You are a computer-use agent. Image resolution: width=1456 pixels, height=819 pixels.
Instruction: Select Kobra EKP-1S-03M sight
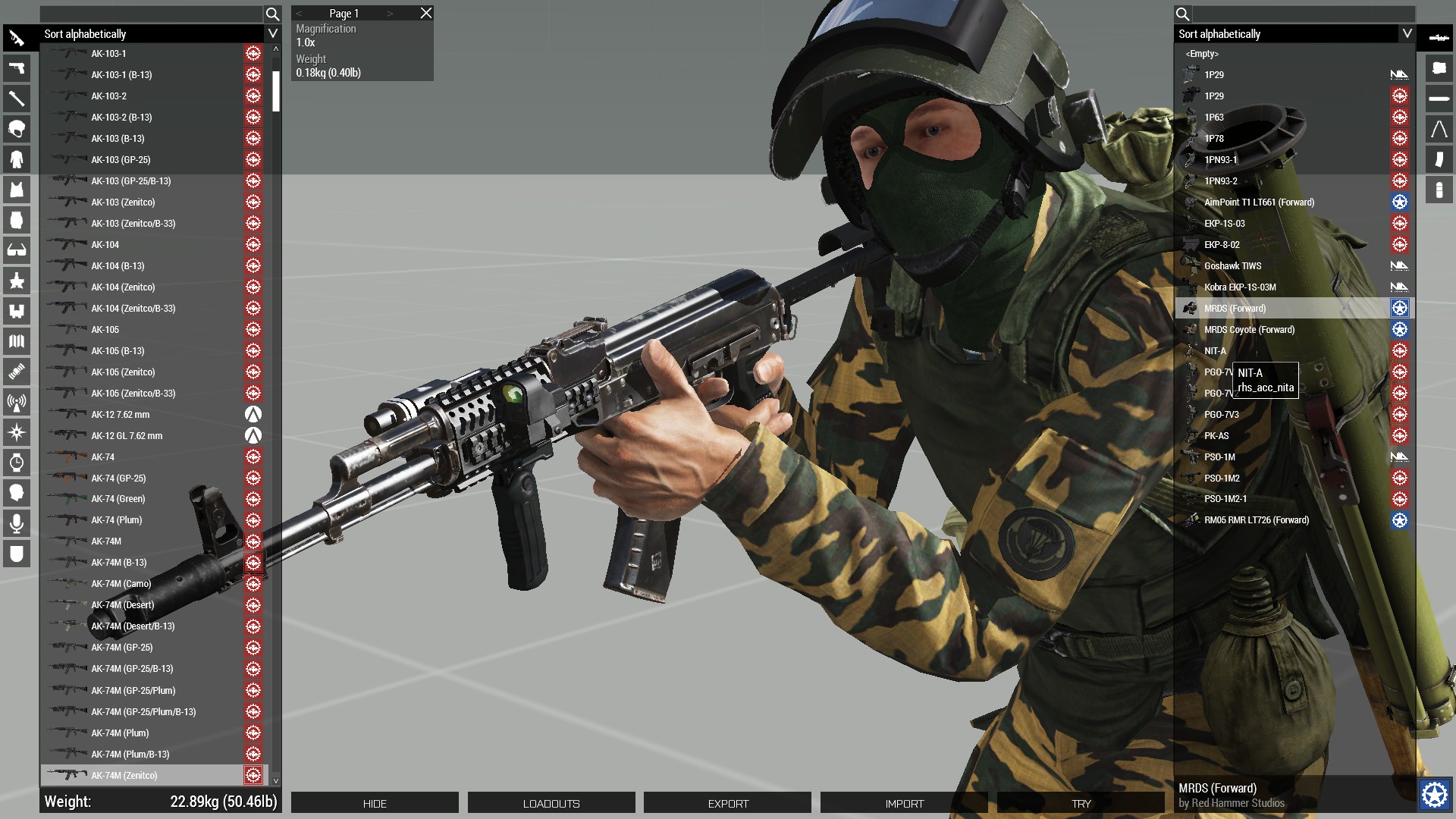click(1240, 287)
